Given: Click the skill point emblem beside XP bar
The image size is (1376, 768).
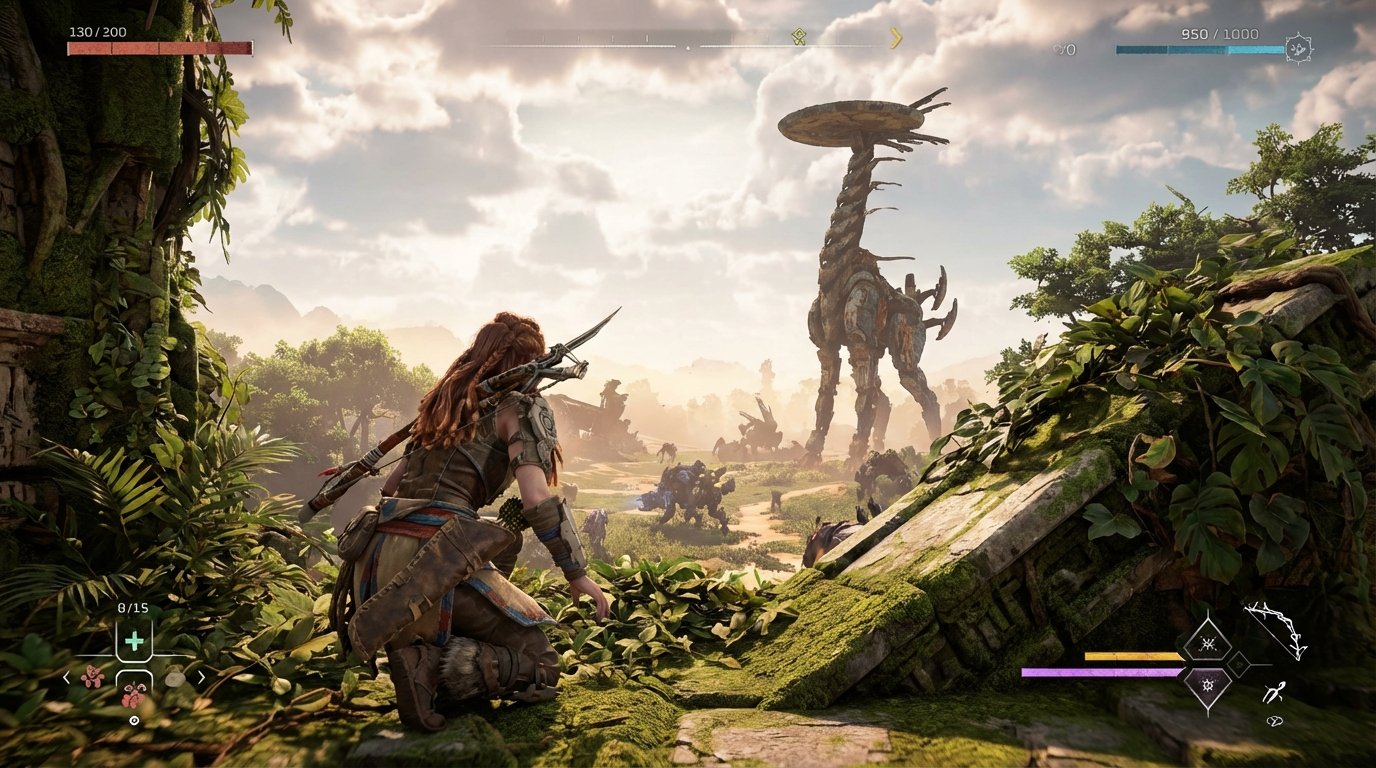Looking at the screenshot, I should [1298, 47].
